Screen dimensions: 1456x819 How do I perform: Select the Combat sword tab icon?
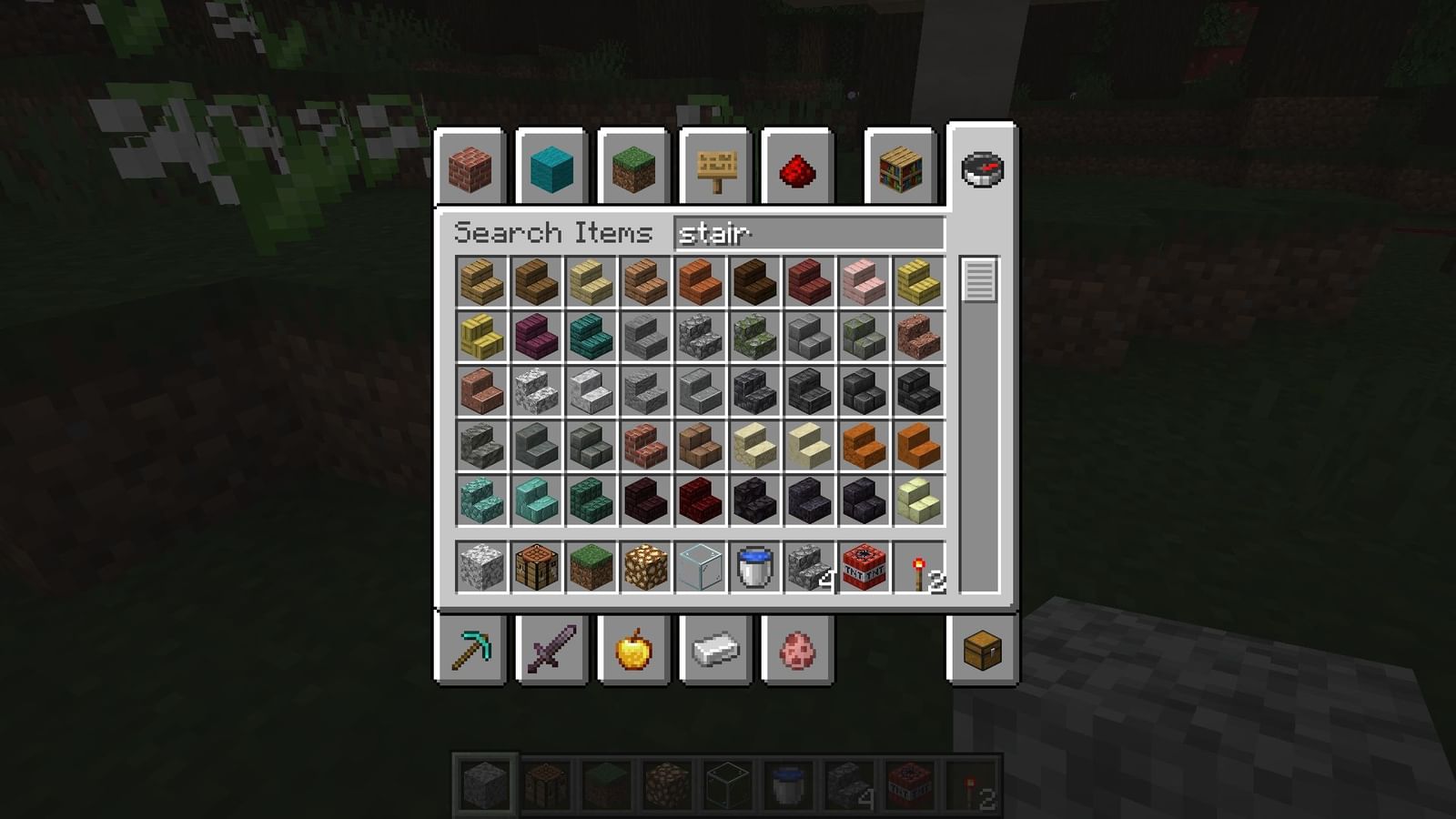(x=551, y=649)
